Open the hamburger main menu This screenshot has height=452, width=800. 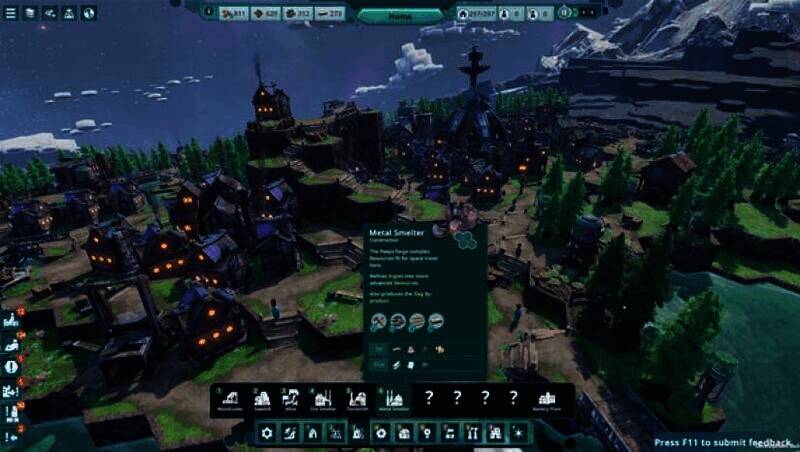12,13
